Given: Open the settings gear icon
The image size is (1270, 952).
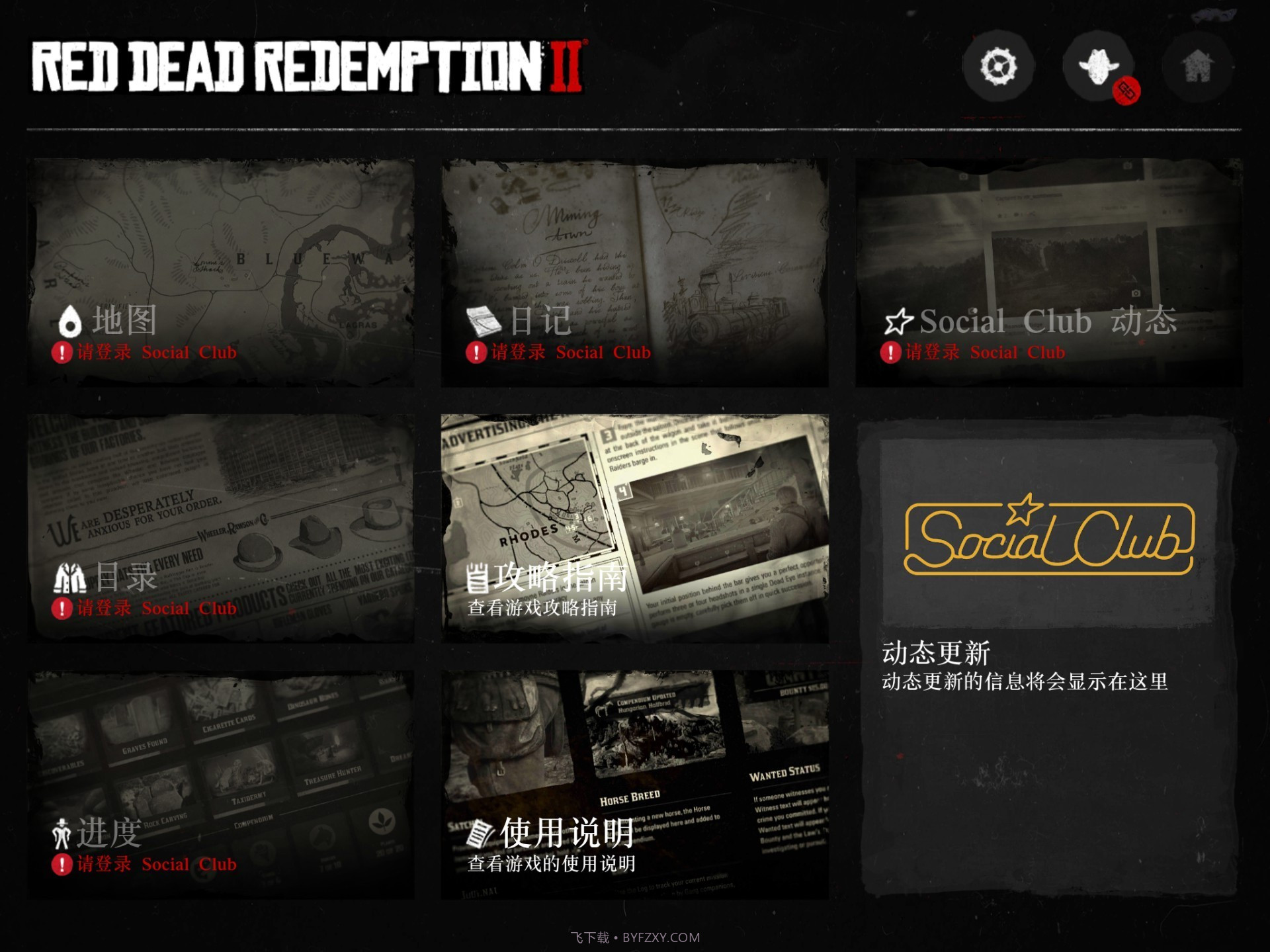Looking at the screenshot, I should [x=999, y=66].
